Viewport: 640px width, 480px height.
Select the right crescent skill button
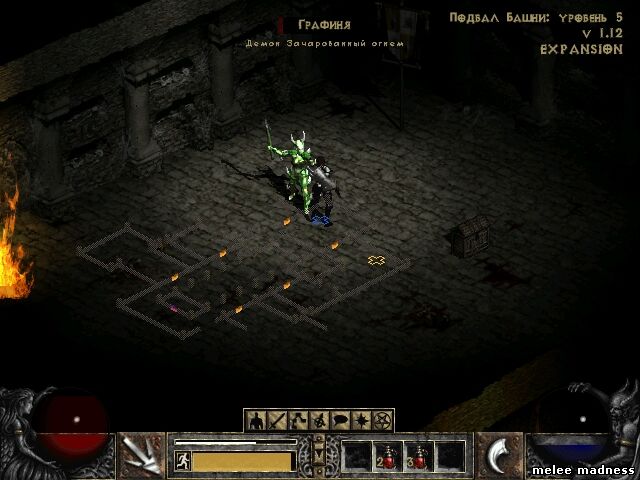click(x=498, y=456)
